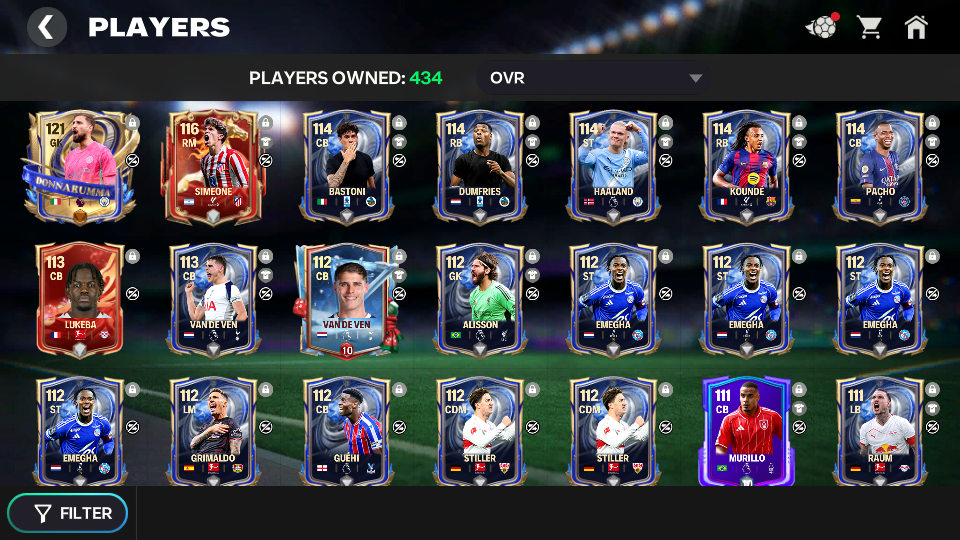This screenshot has height=540, width=960.
Task: Return to the home screen
Action: pos(916,27)
